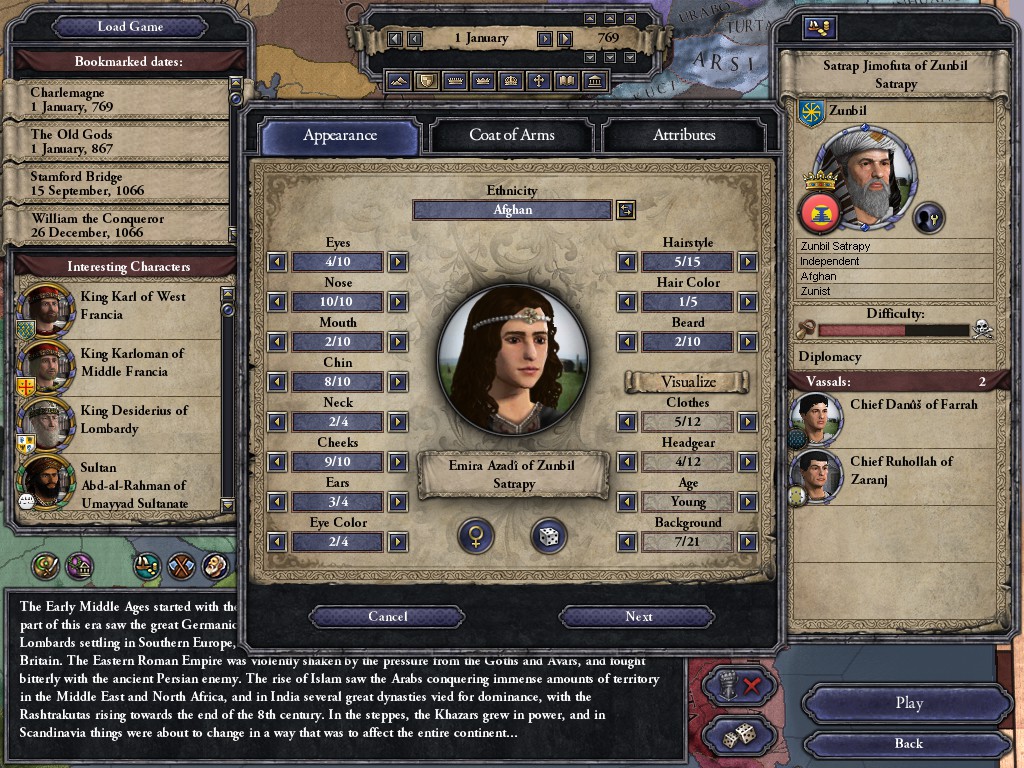
Task: Open the Attributes tab
Action: coord(684,135)
